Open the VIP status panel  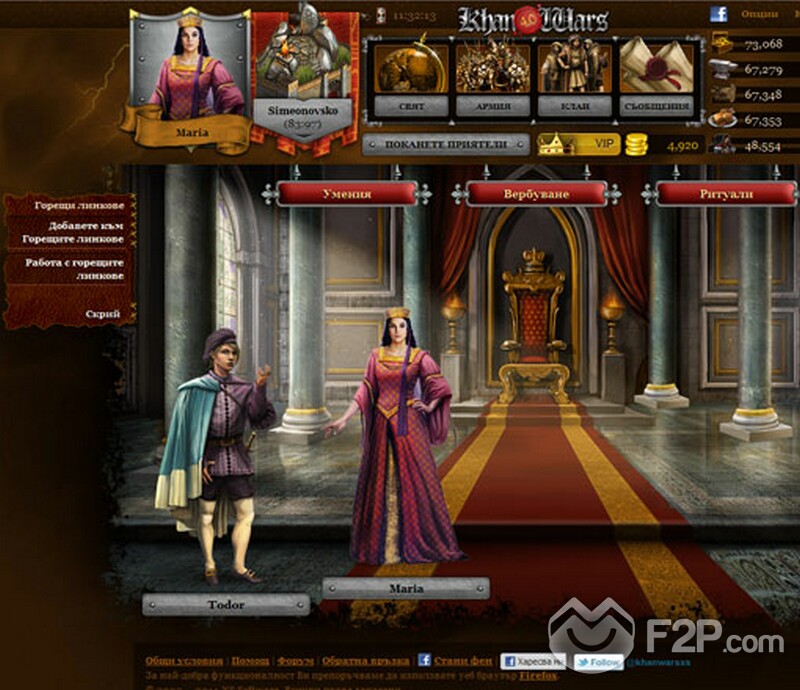[x=580, y=145]
